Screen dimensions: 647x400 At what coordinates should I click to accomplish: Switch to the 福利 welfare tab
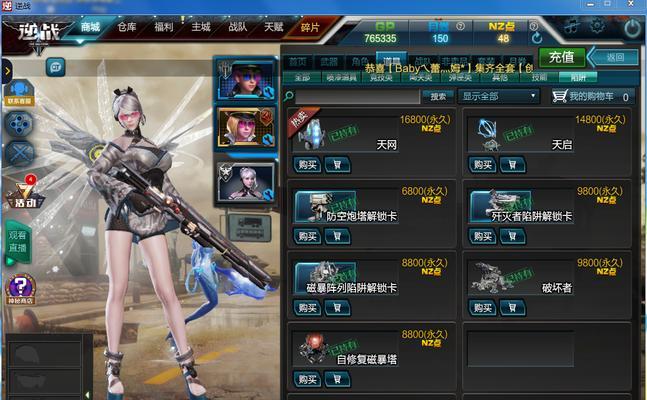[x=164, y=27]
